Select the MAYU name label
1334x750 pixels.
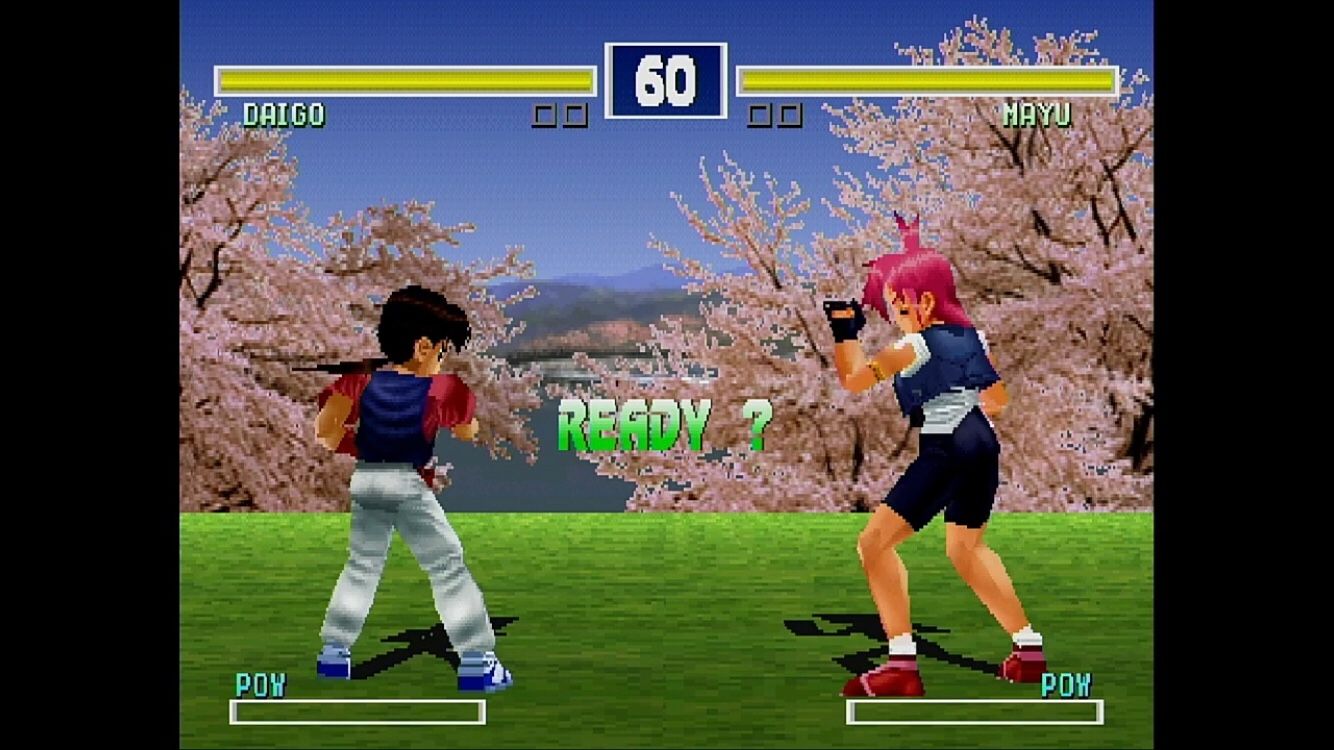click(1040, 113)
